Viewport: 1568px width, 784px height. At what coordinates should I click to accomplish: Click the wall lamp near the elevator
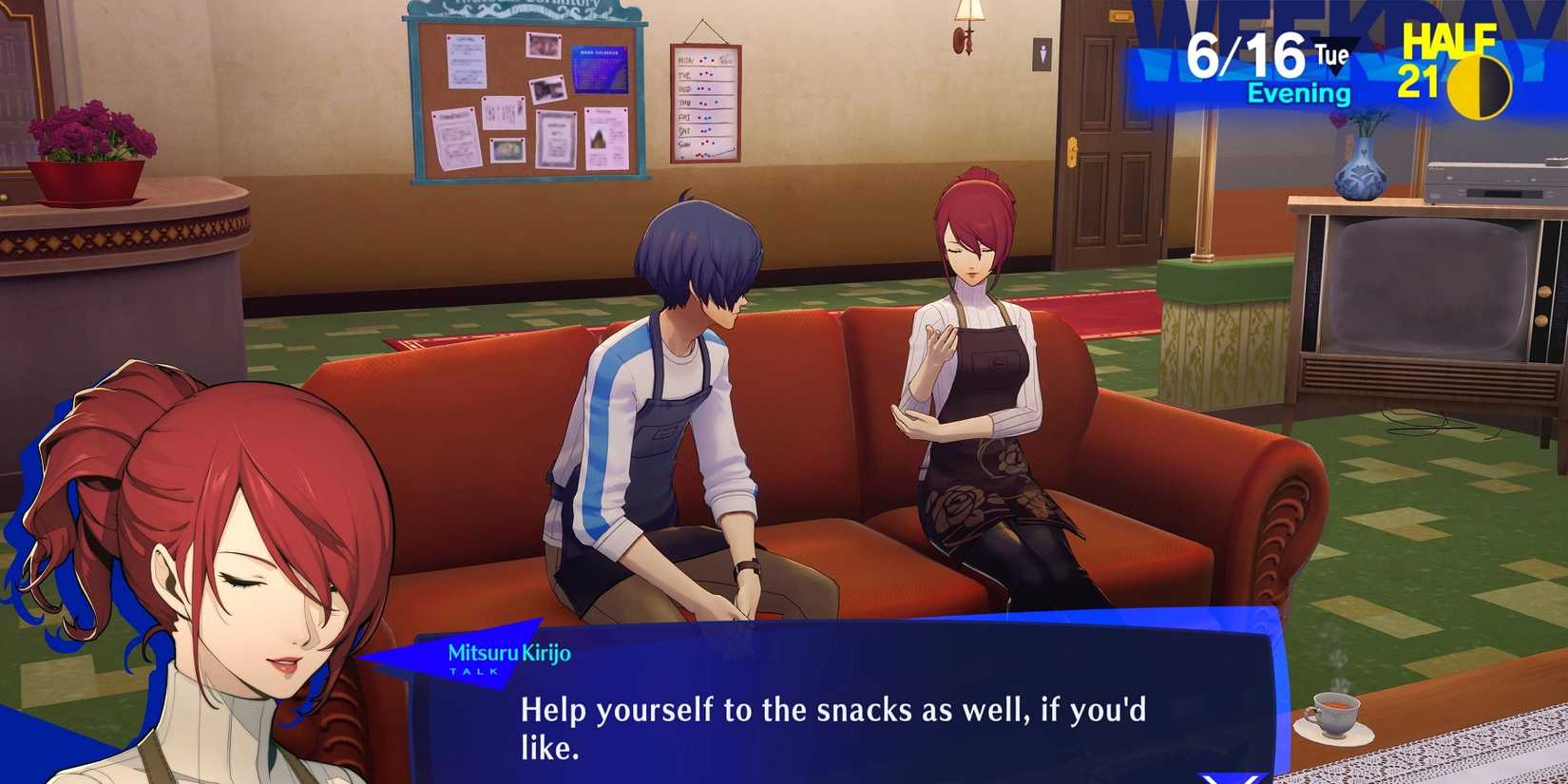[969, 24]
